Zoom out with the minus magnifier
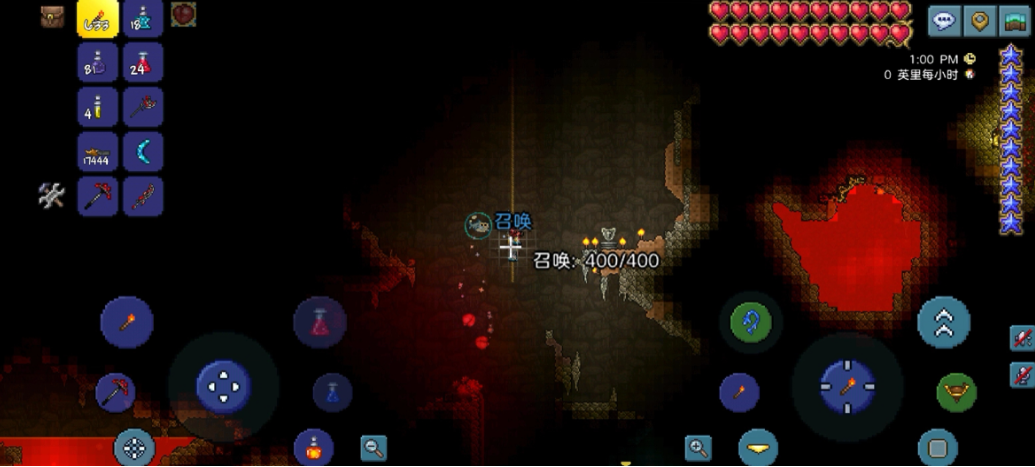This screenshot has width=1035, height=467. pos(374,448)
